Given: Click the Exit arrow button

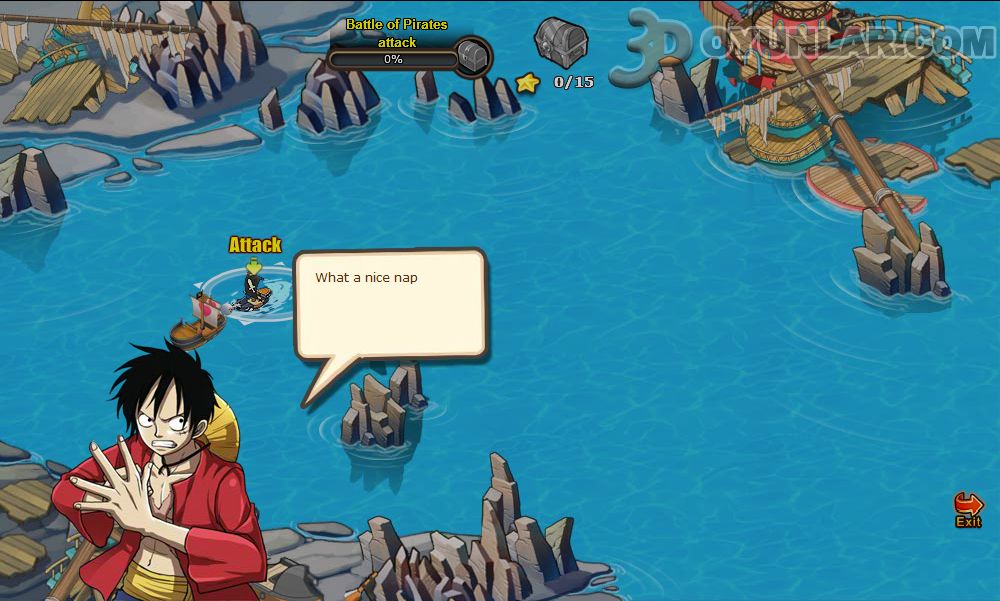Looking at the screenshot, I should coord(968,507).
